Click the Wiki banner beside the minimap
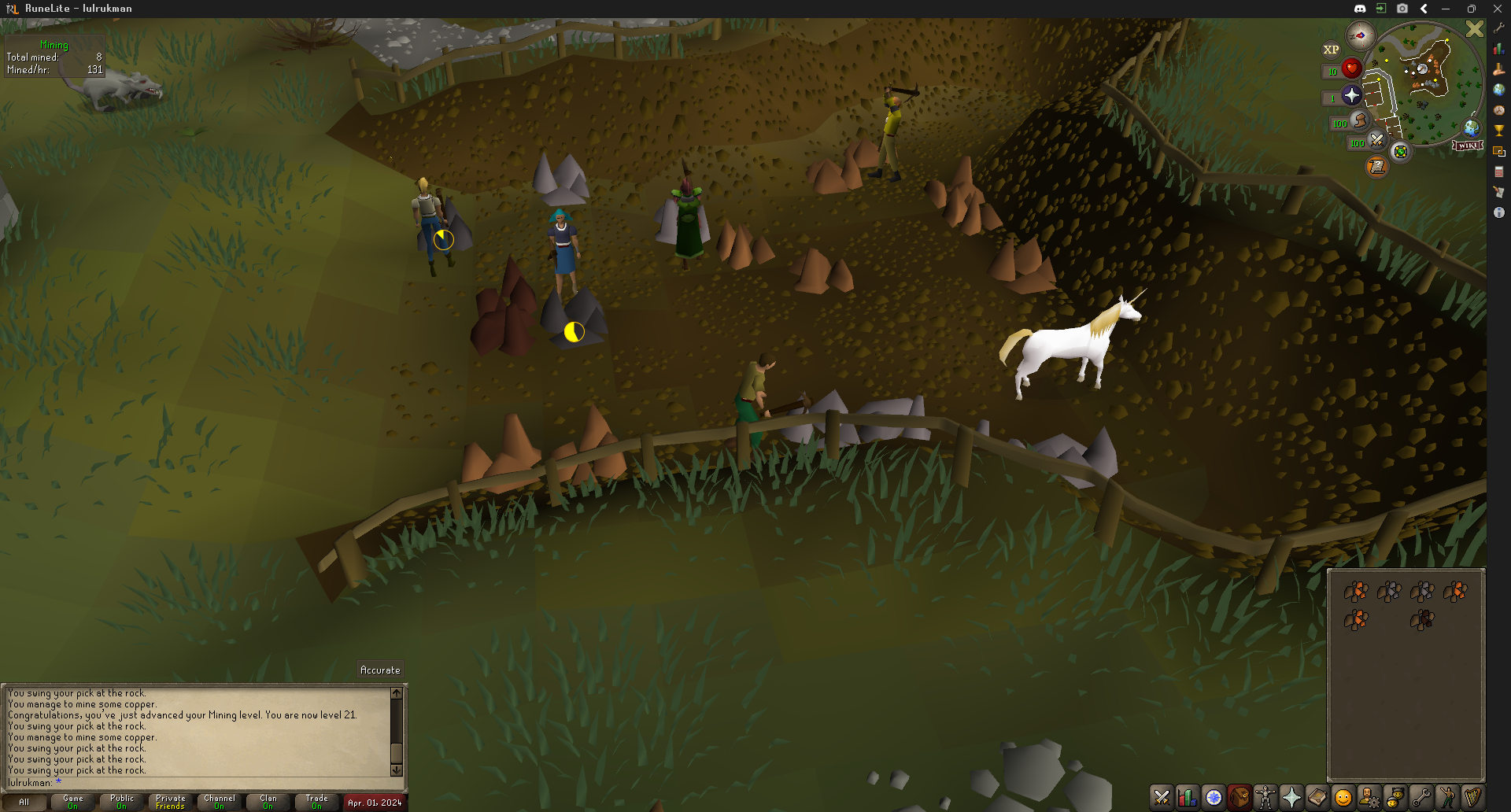 coord(1467,145)
